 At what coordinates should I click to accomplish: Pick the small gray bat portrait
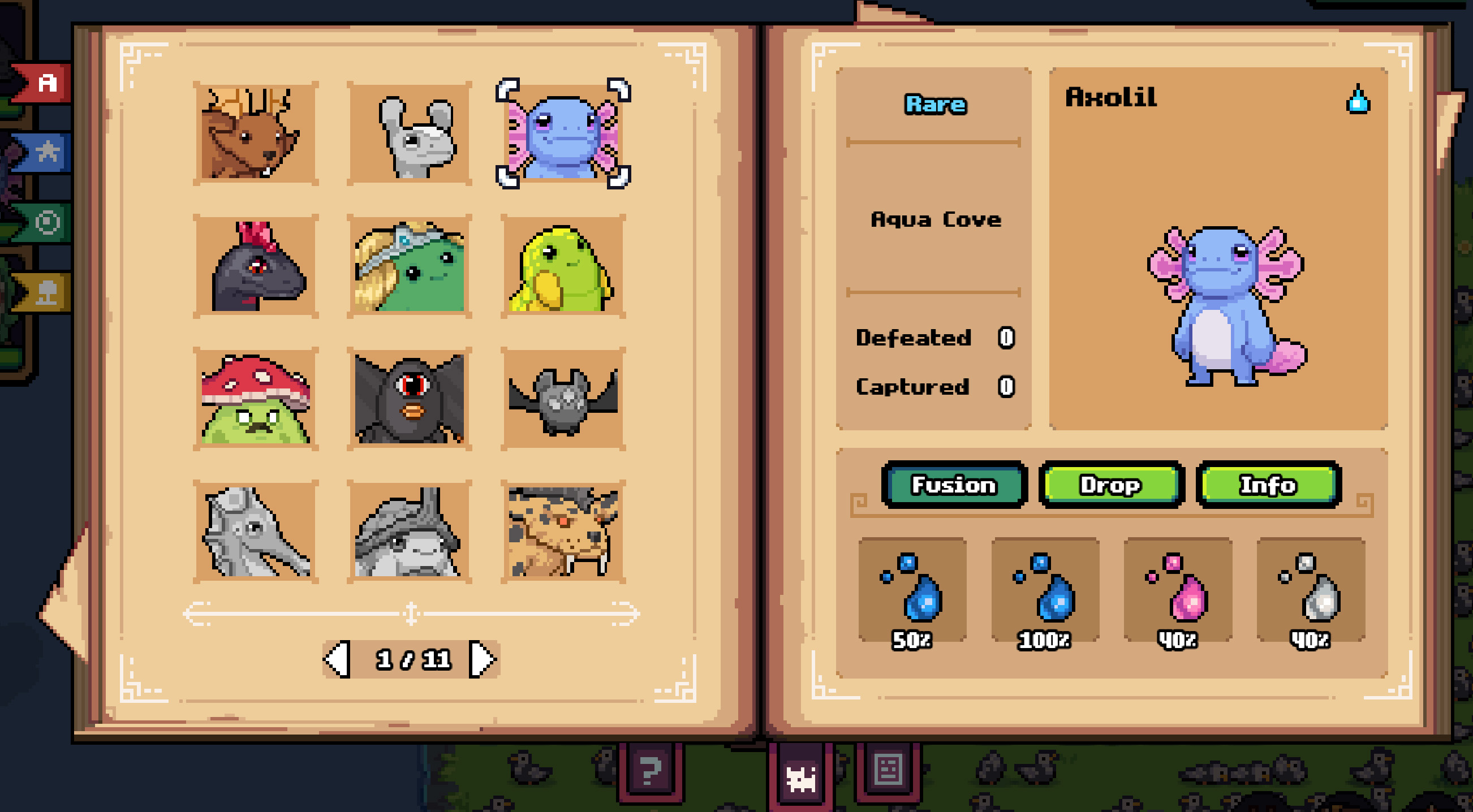(563, 399)
